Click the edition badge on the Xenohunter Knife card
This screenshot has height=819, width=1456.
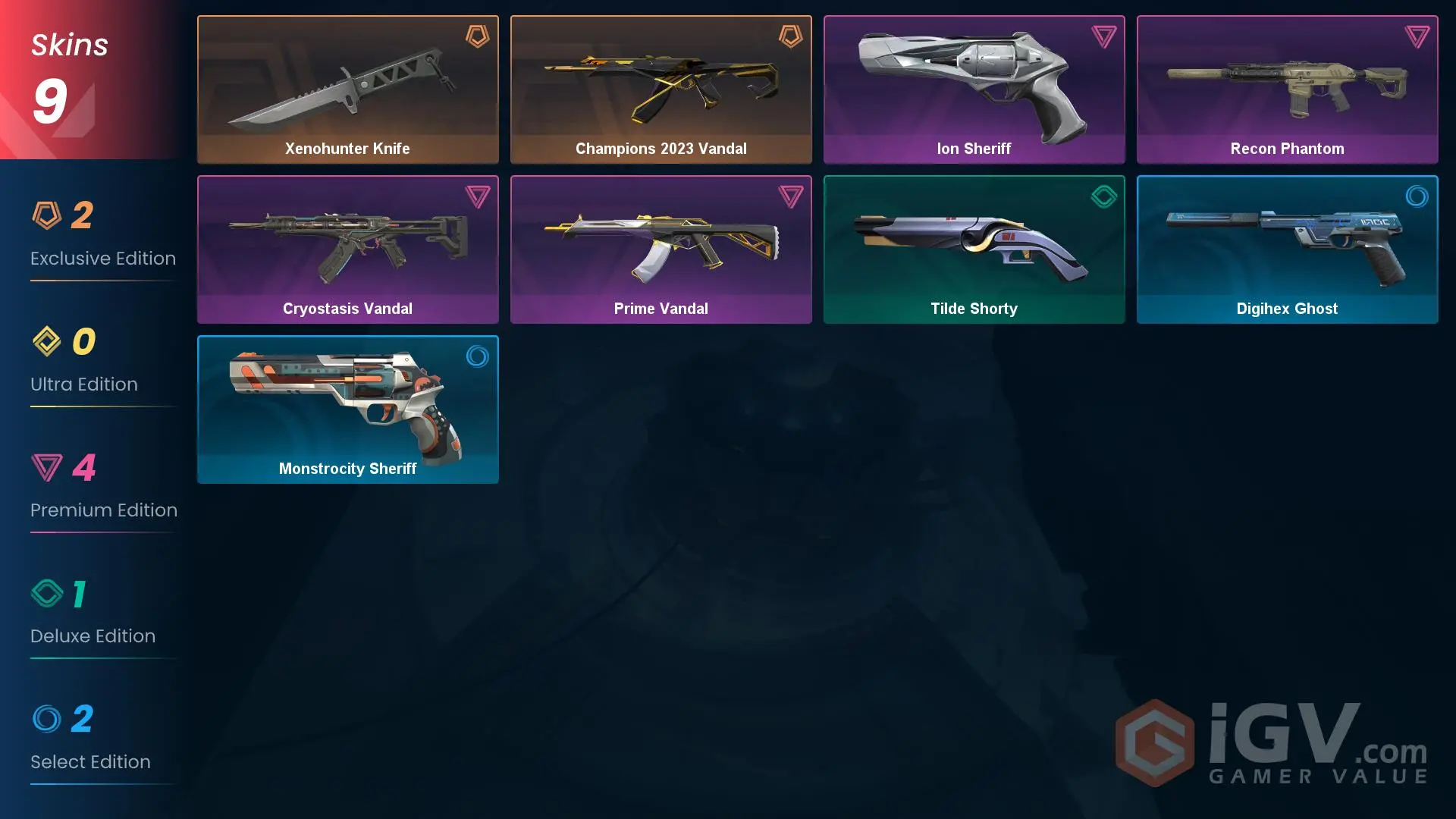(477, 36)
